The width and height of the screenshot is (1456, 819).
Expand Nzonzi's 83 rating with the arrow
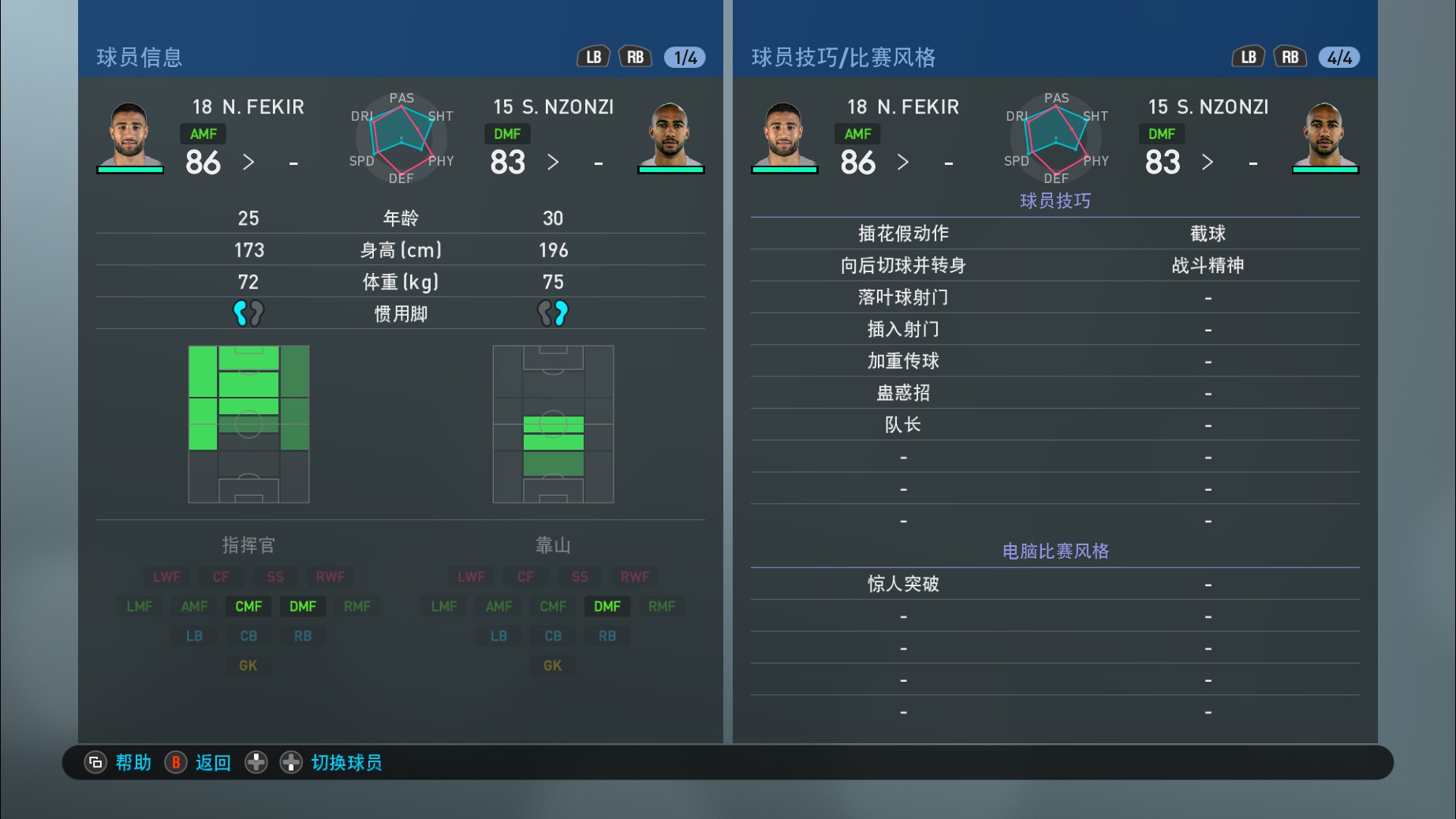554,163
